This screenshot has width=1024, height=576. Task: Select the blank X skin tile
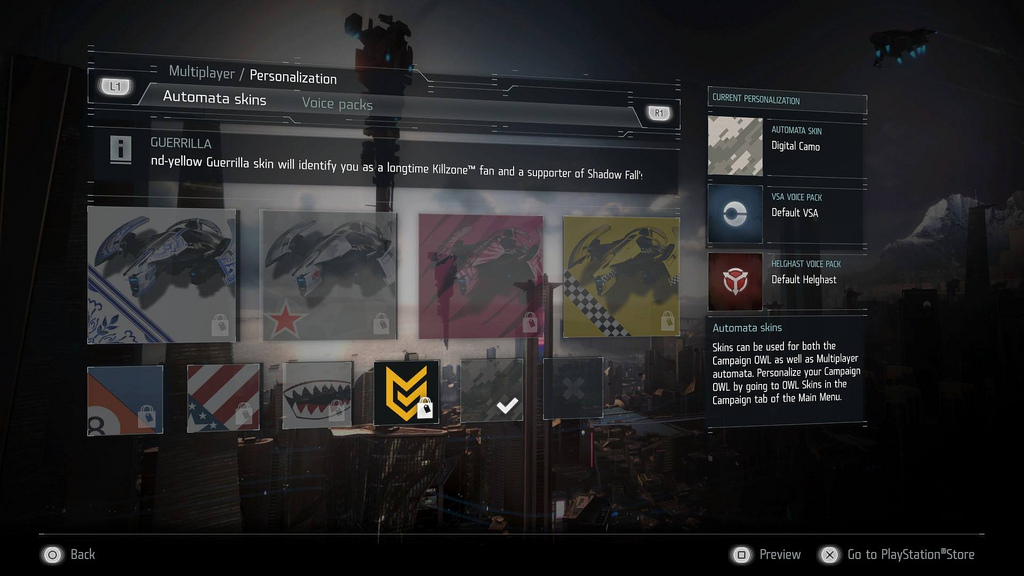573,388
